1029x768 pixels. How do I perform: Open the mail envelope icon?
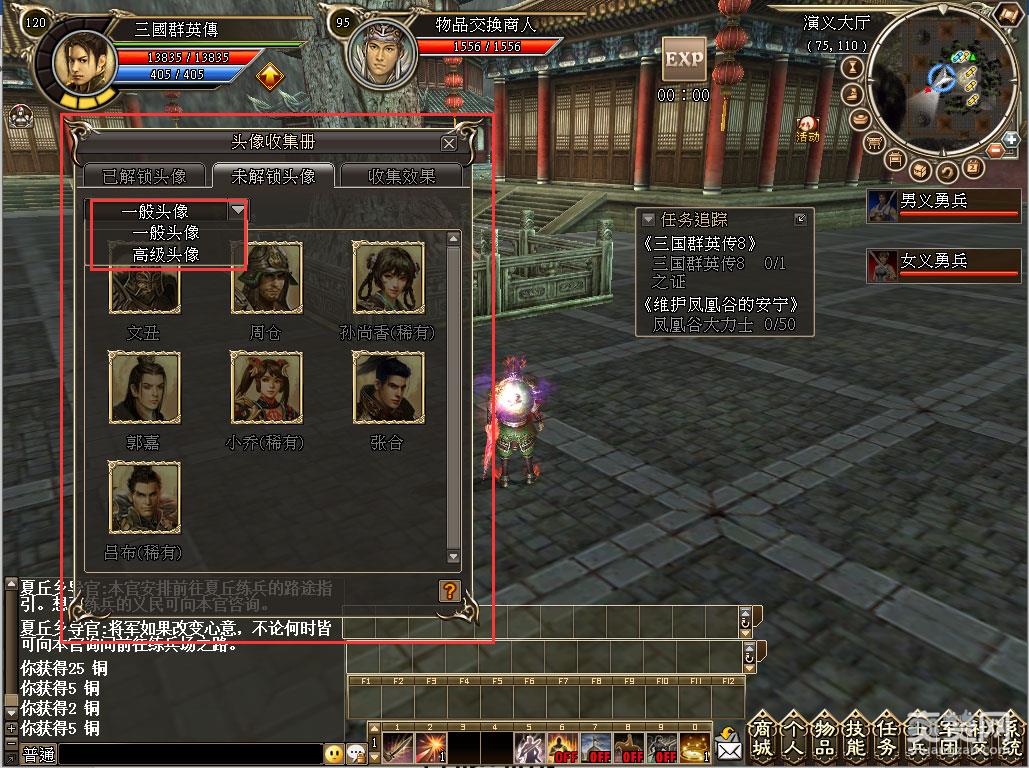pos(728,745)
